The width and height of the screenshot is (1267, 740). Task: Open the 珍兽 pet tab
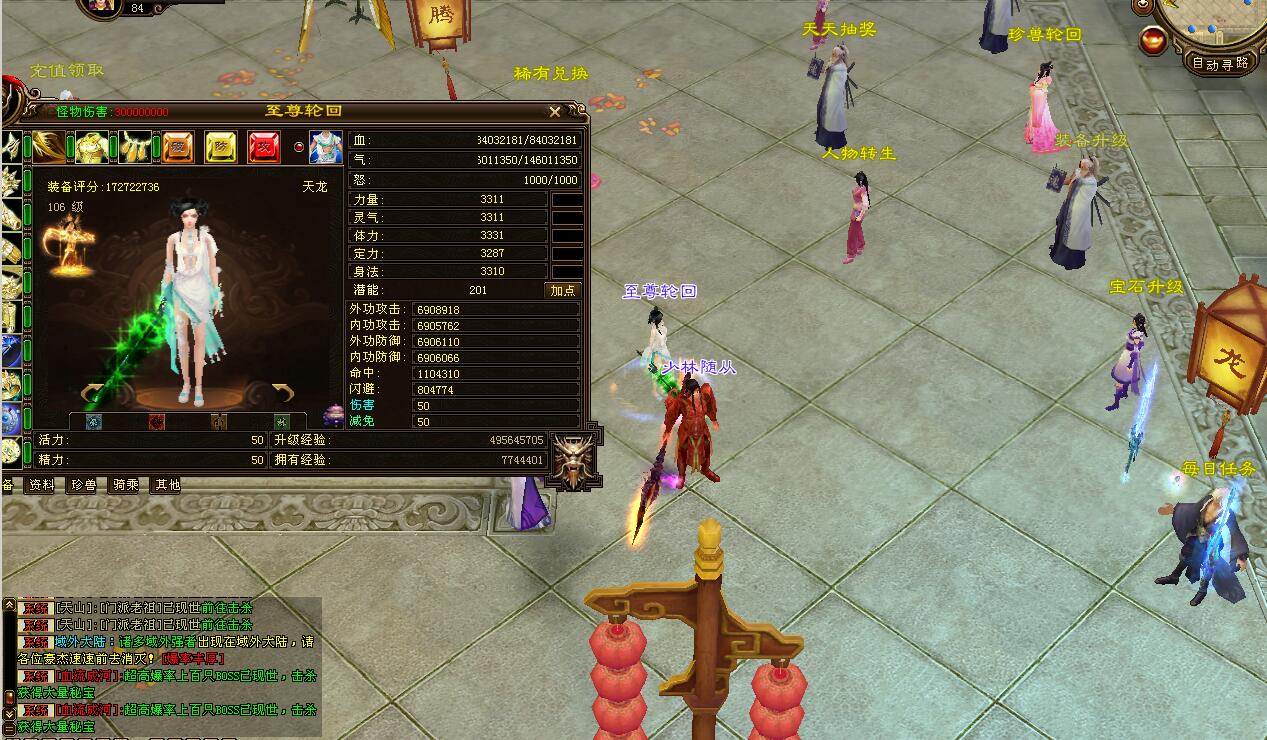pyautogui.click(x=83, y=485)
